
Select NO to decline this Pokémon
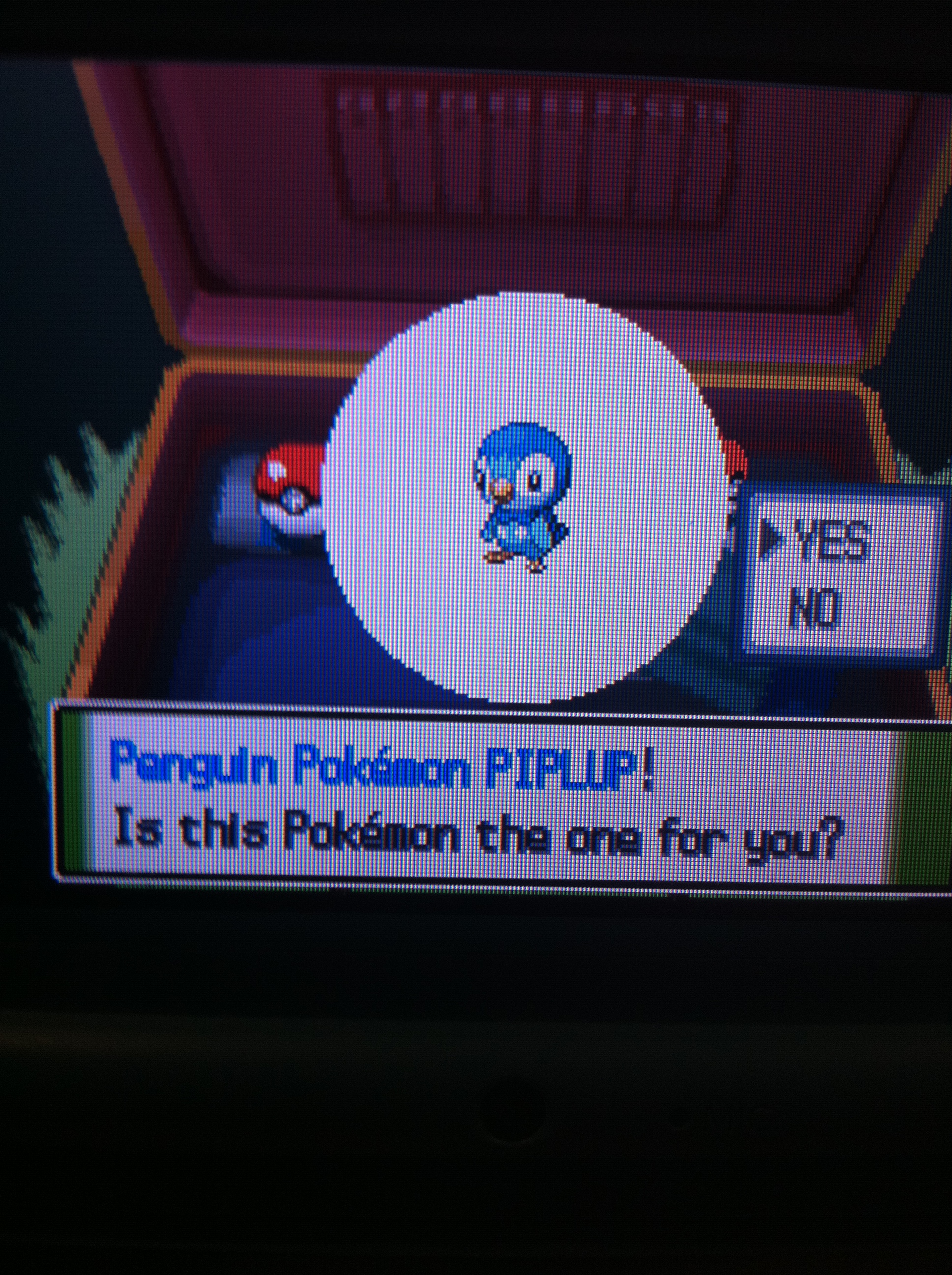click(x=813, y=608)
